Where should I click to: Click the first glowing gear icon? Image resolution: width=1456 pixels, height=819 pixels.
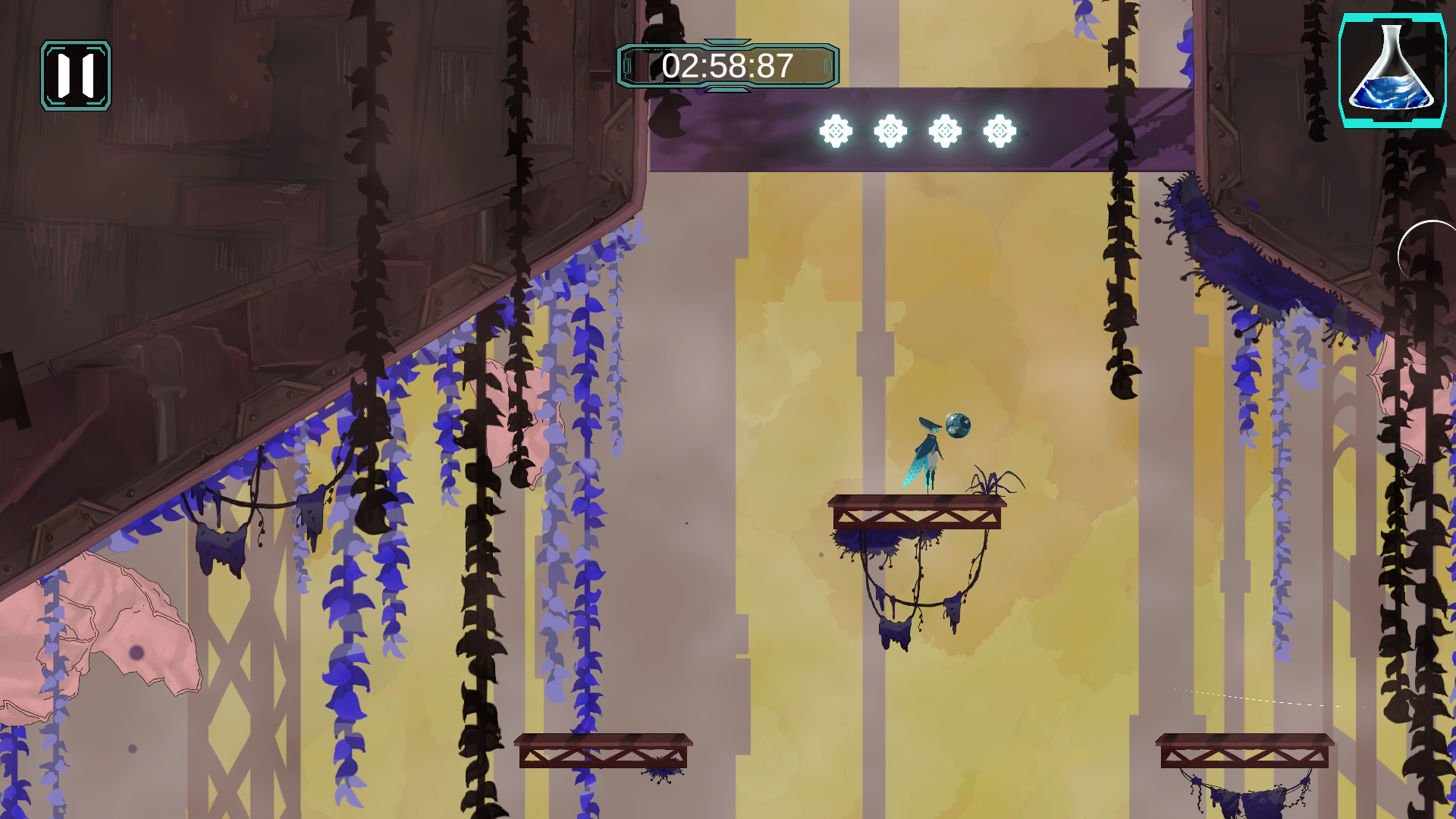[836, 131]
